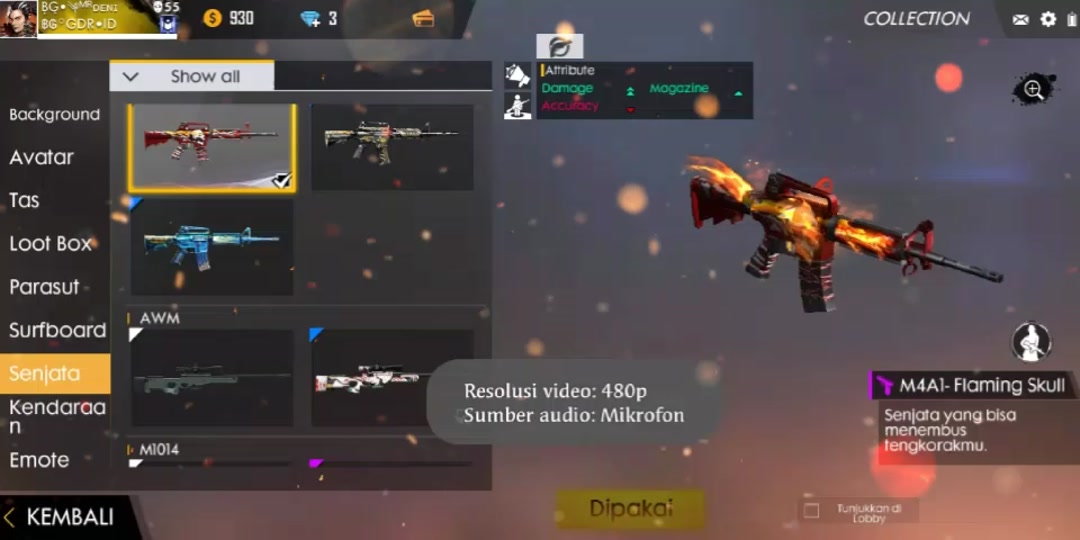Switch to the Surfboard category
Viewport: 1080px width, 540px height.
[x=57, y=330]
